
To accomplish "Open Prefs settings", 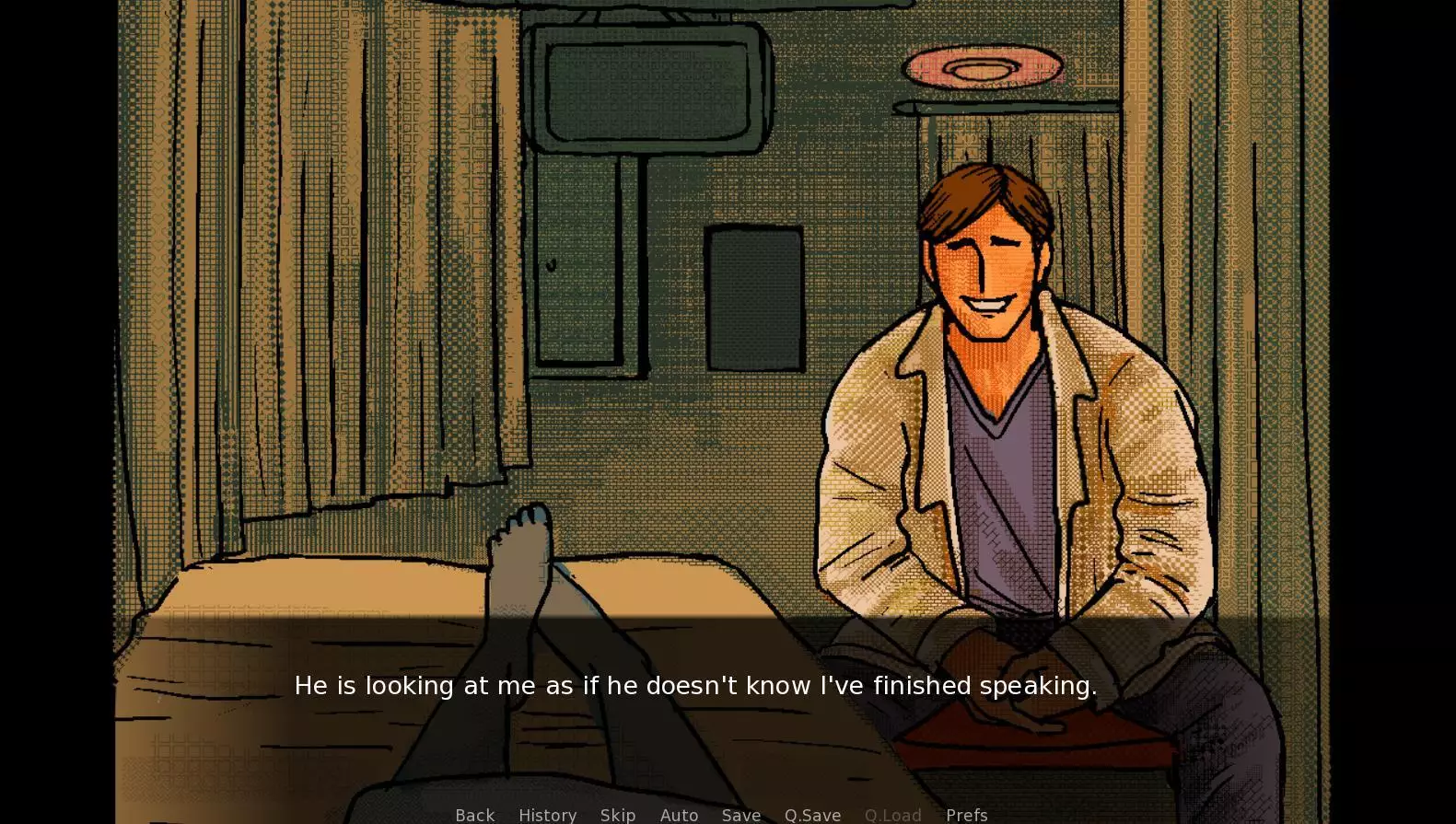I will pyautogui.click(x=966, y=815).
